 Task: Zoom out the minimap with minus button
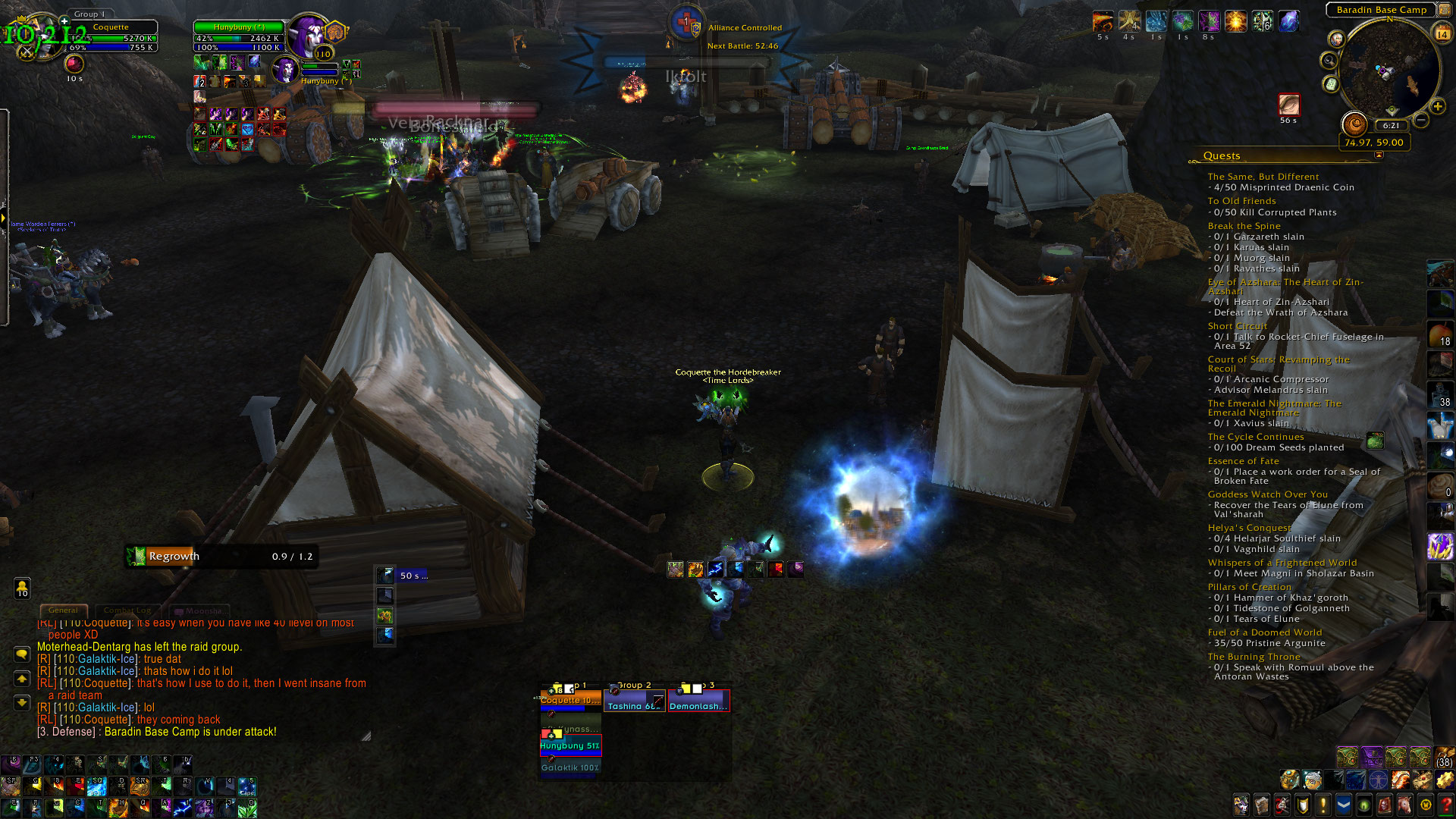[1421, 121]
